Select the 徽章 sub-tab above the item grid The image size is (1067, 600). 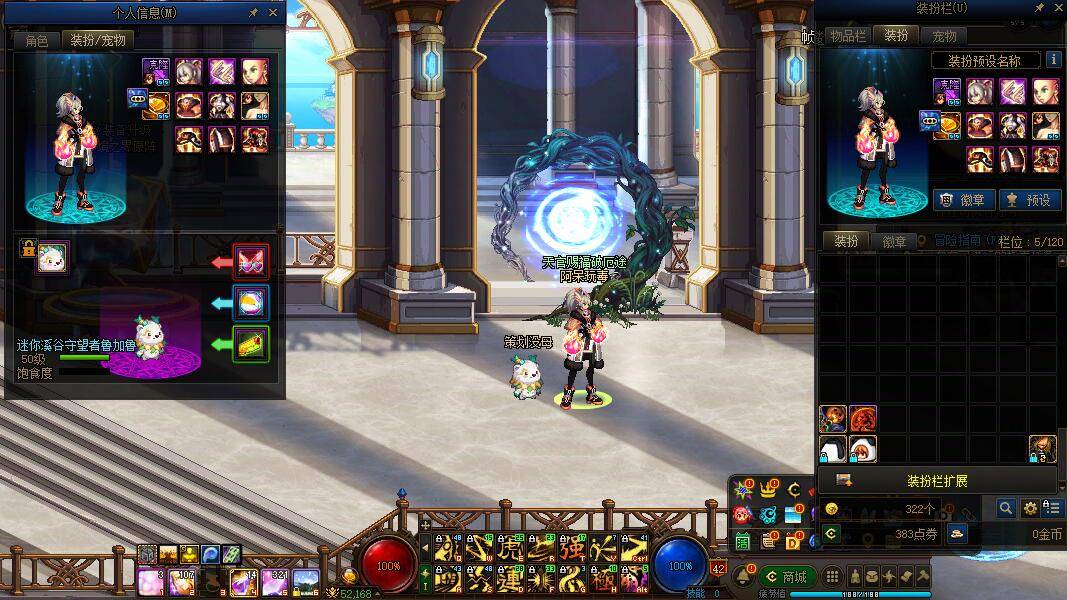[x=894, y=241]
